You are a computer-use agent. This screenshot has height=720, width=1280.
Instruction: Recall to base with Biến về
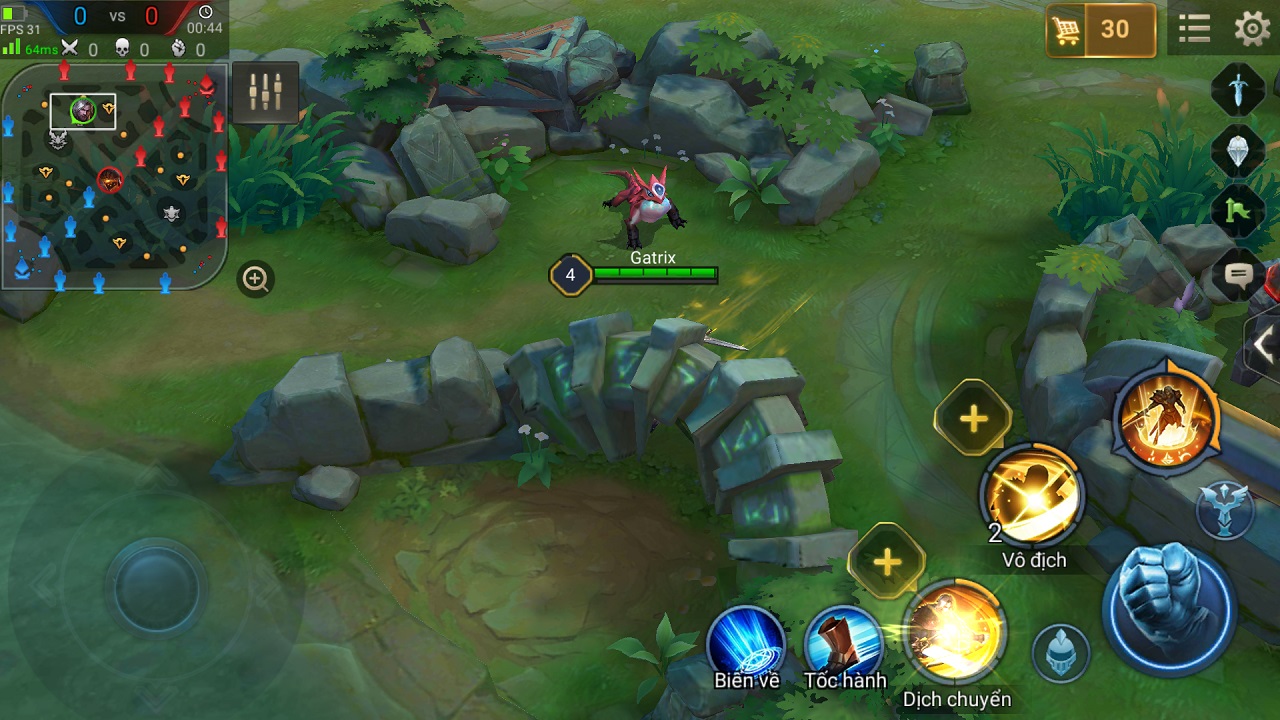pos(746,642)
